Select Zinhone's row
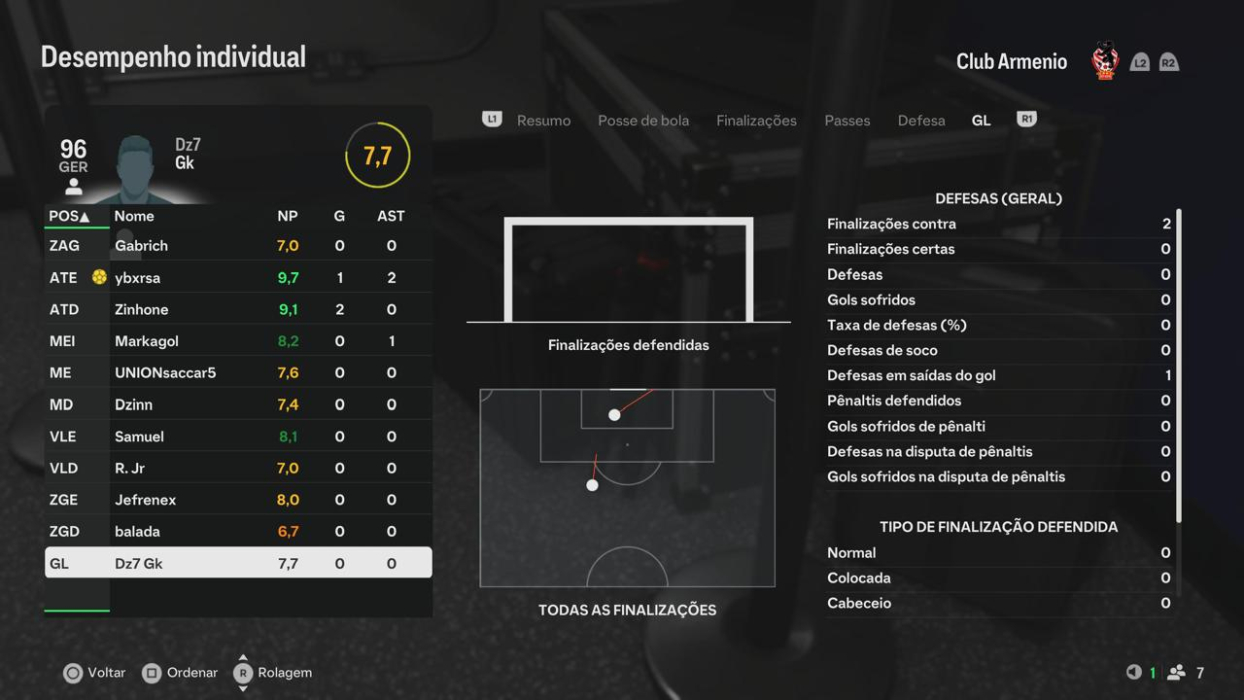This screenshot has height=700, width=1244. point(238,310)
